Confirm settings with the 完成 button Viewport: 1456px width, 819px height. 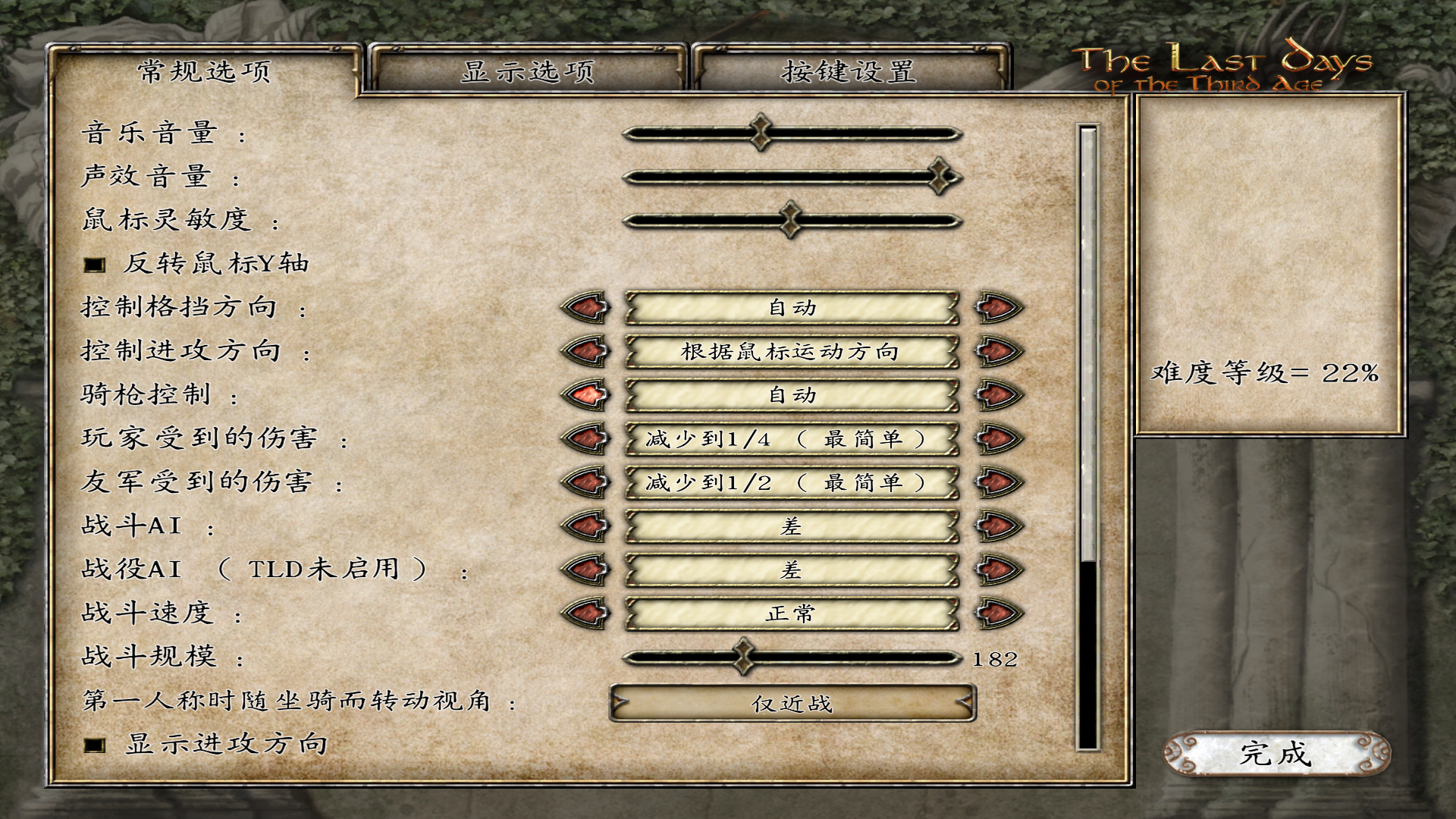(1276, 754)
